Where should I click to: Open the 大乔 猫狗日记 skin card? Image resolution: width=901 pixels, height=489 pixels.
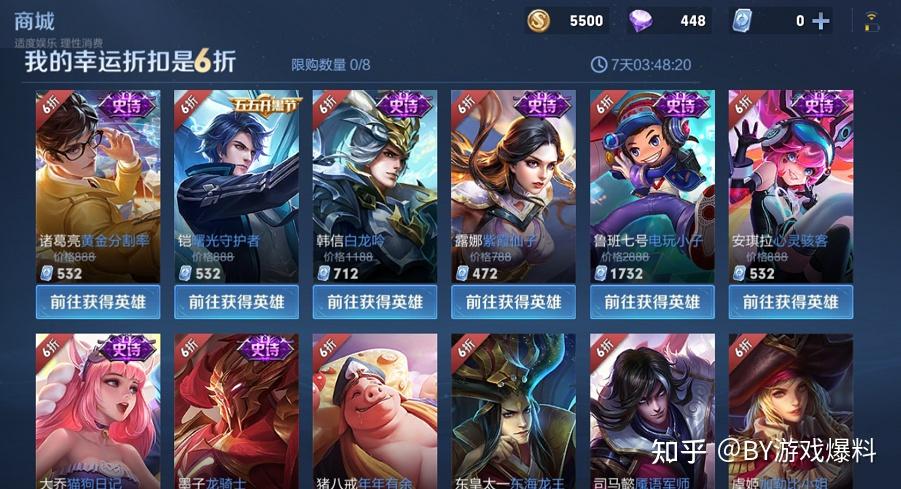coord(98,410)
